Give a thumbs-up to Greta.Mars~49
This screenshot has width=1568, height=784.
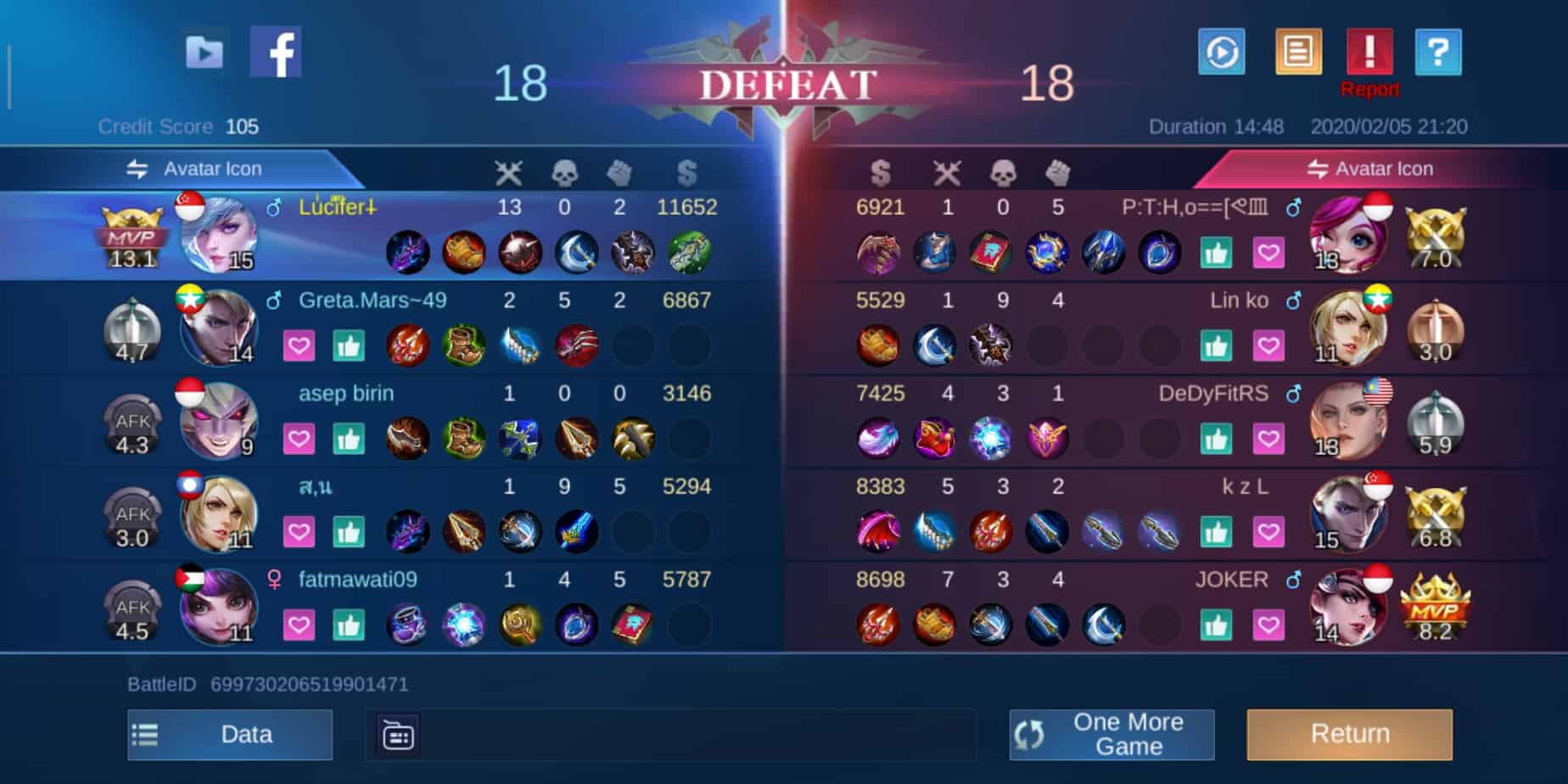click(x=349, y=346)
